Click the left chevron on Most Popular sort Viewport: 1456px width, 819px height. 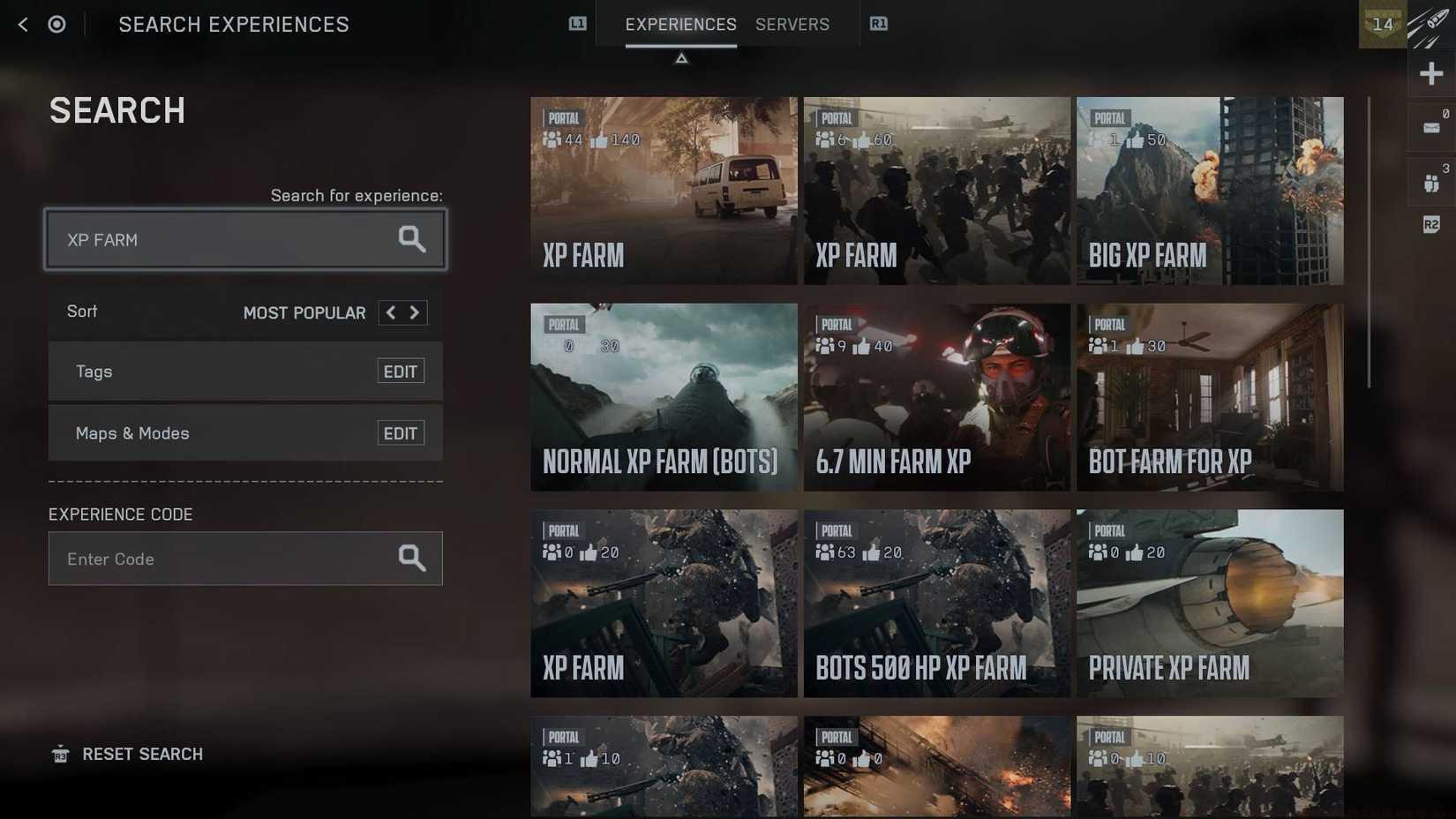click(x=389, y=312)
